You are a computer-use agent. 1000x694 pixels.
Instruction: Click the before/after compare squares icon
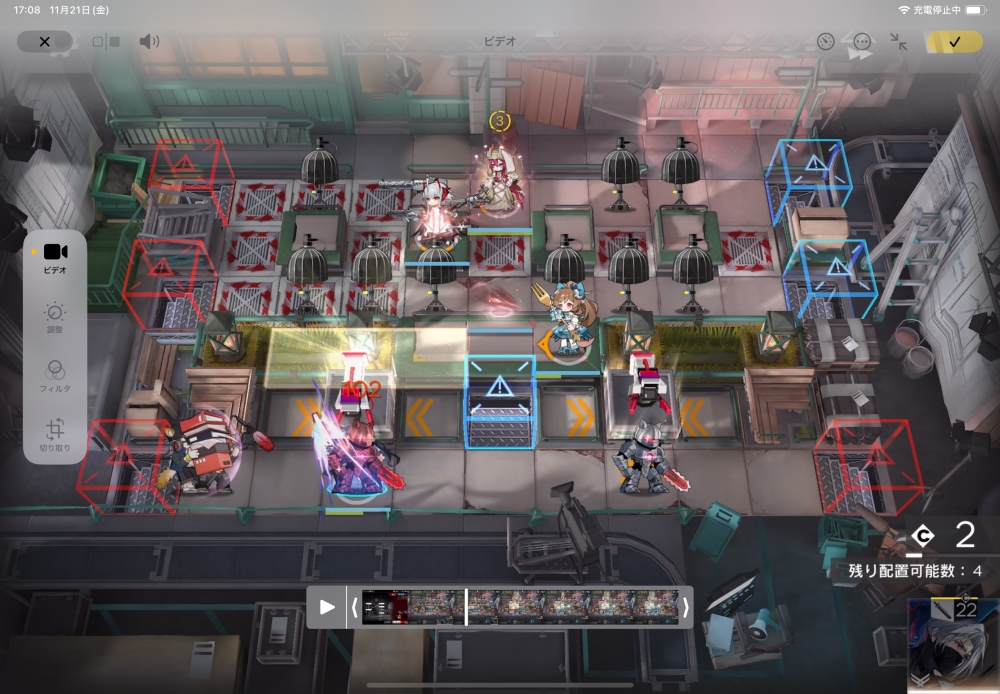(x=106, y=42)
